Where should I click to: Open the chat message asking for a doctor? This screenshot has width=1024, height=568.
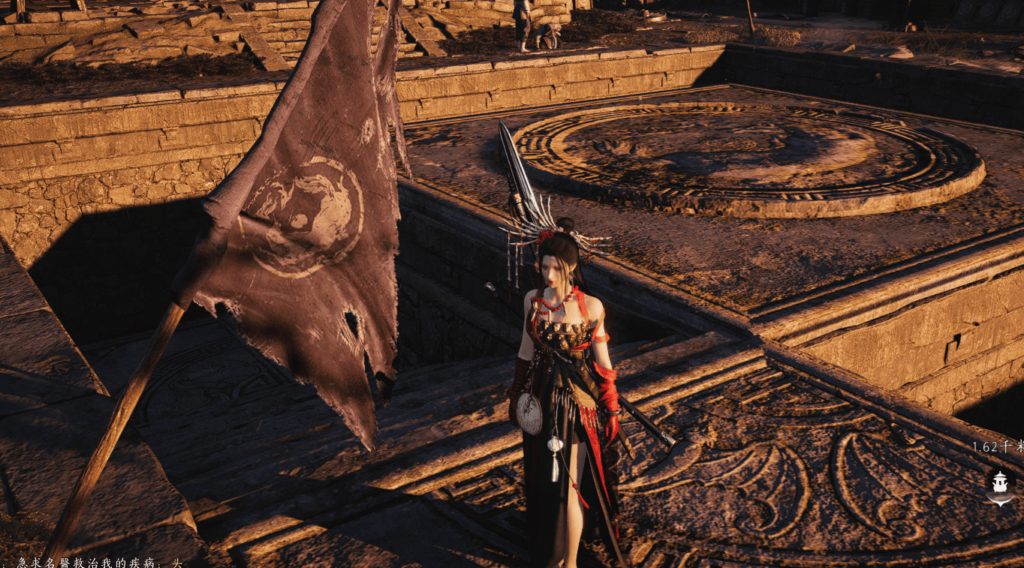(96, 561)
